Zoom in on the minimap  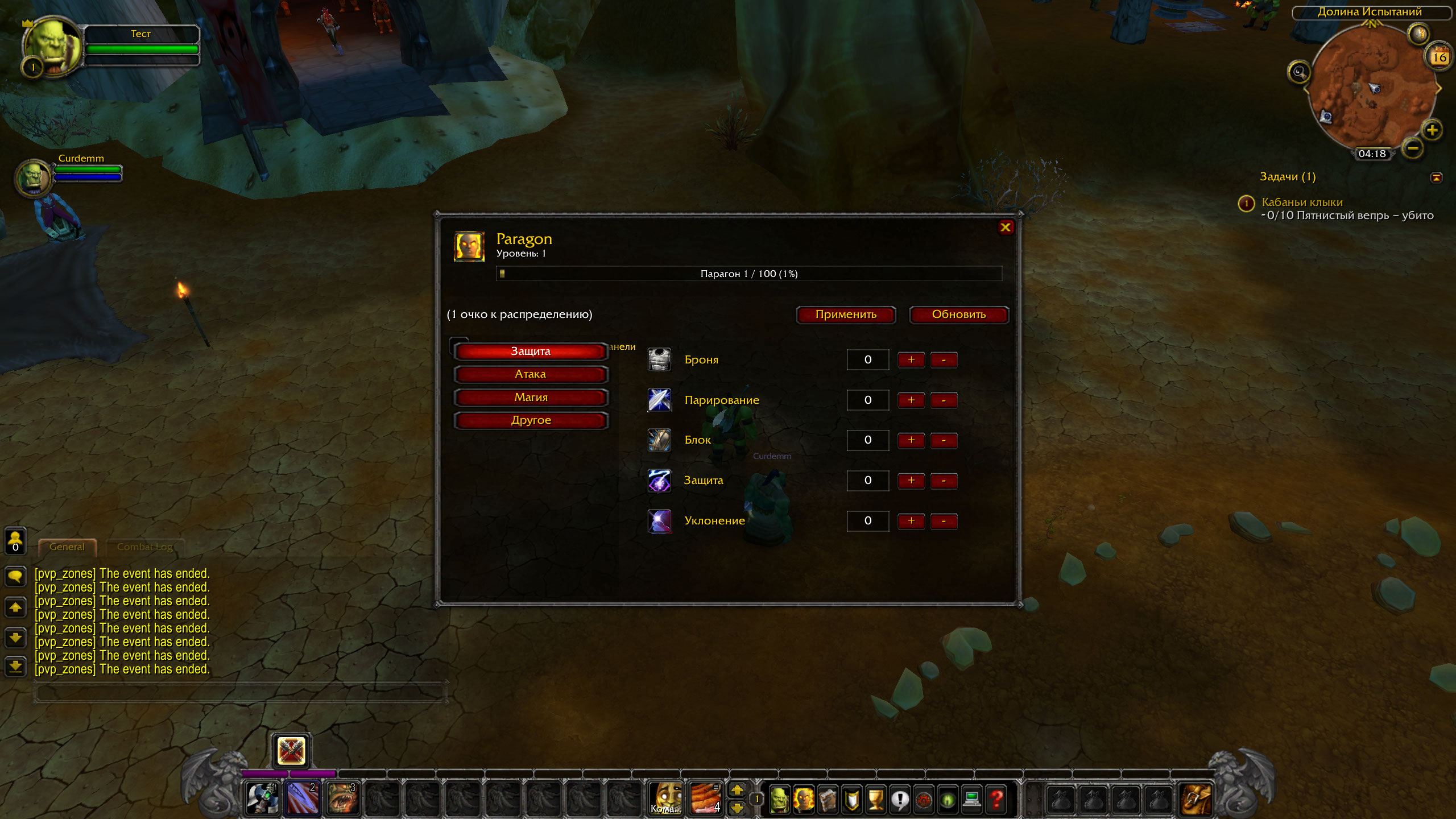coord(1432,130)
